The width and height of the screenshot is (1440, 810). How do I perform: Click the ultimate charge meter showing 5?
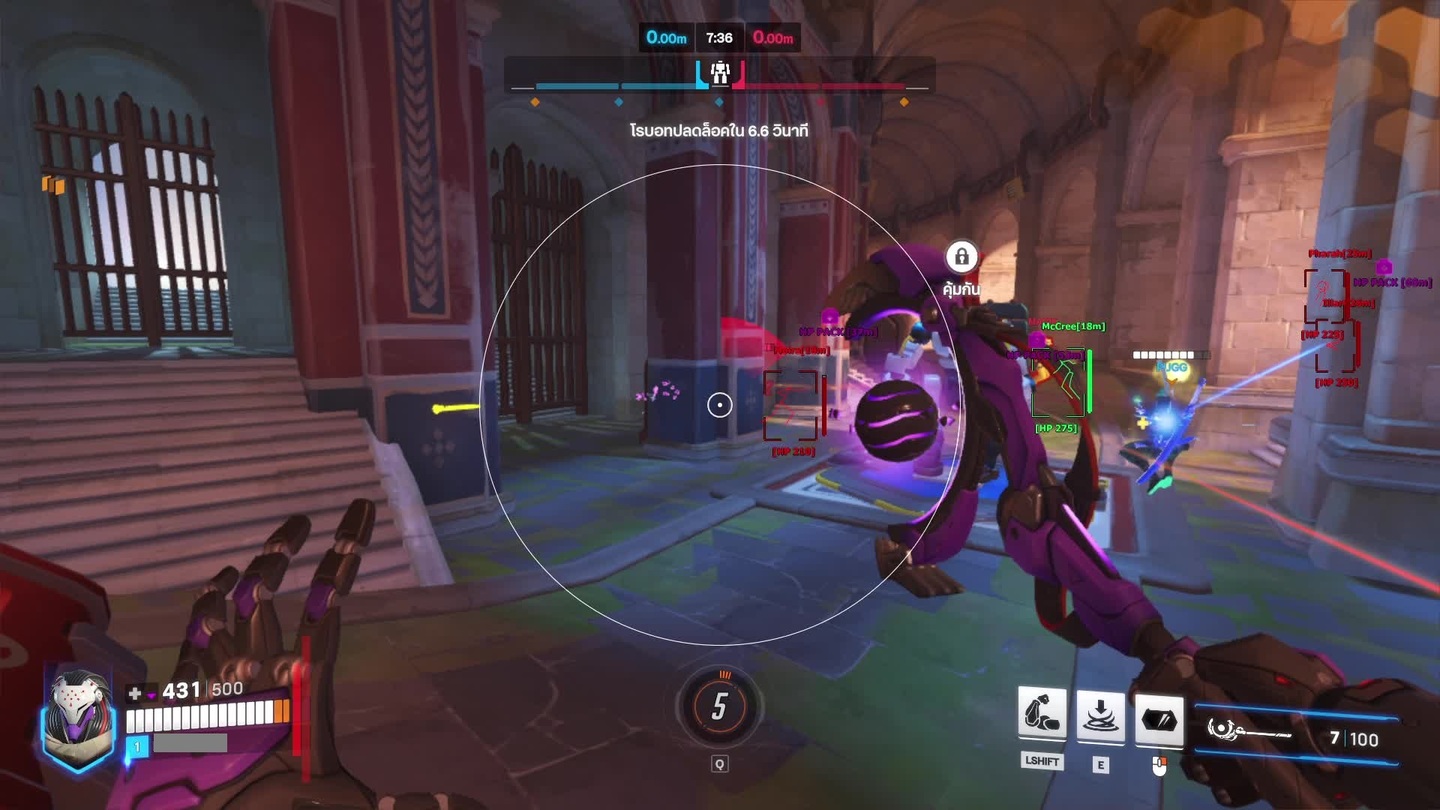pyautogui.click(x=719, y=707)
